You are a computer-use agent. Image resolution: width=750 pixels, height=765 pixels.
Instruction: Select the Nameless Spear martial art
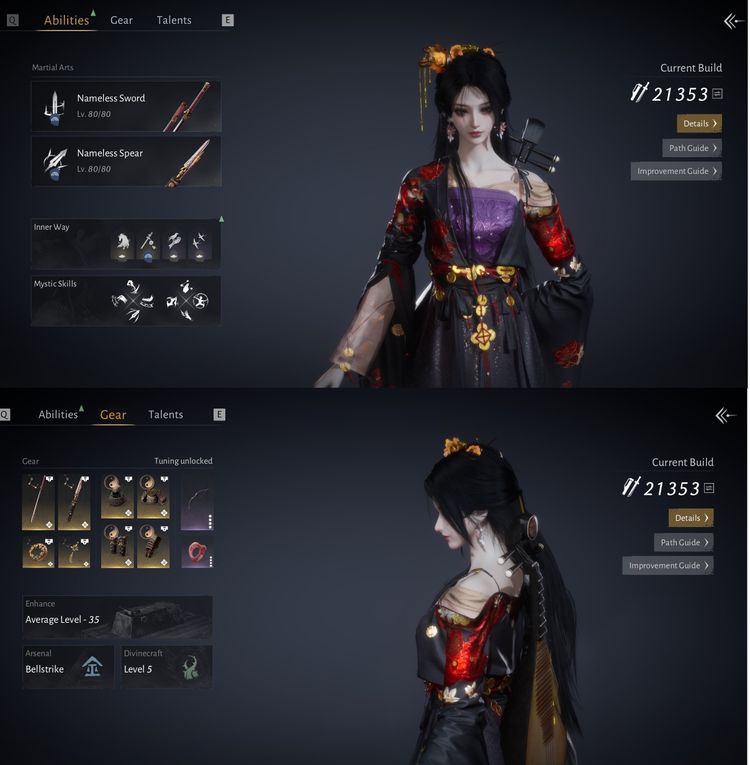point(126,161)
